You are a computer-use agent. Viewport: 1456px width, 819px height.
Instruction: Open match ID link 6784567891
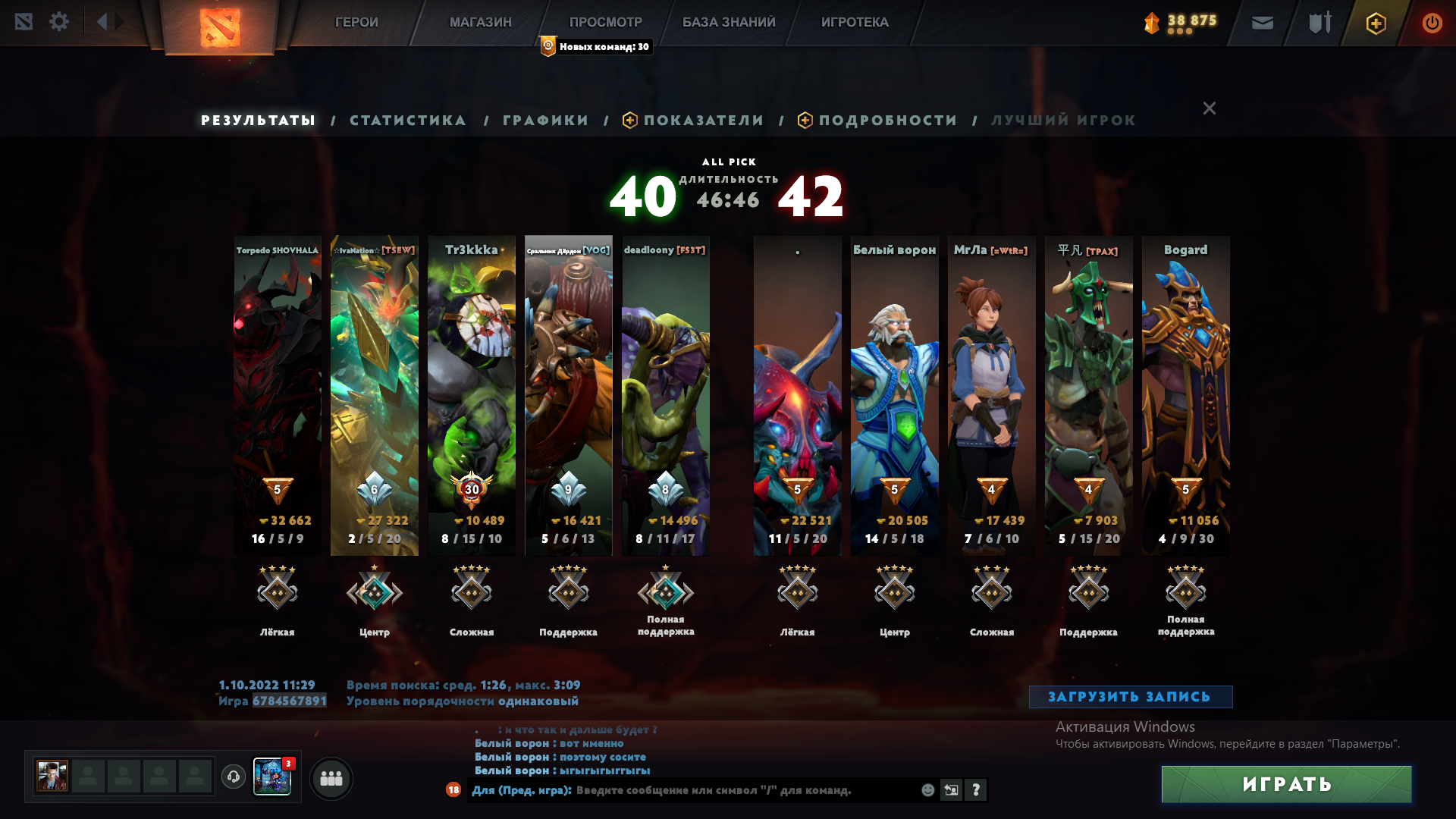pyautogui.click(x=288, y=701)
